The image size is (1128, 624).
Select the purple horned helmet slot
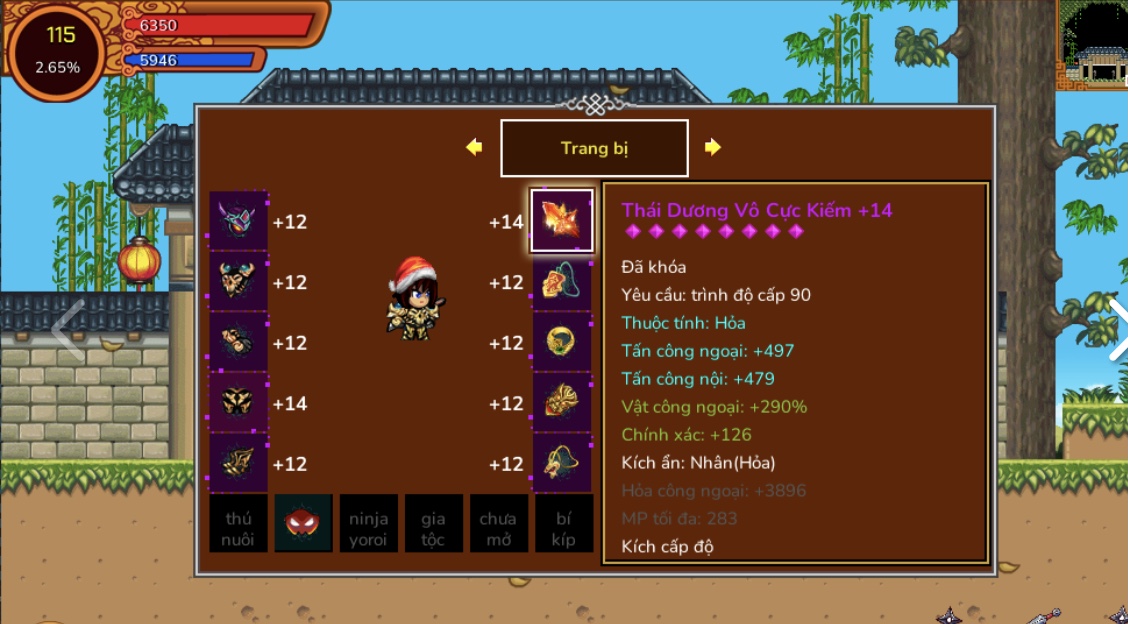click(239, 221)
